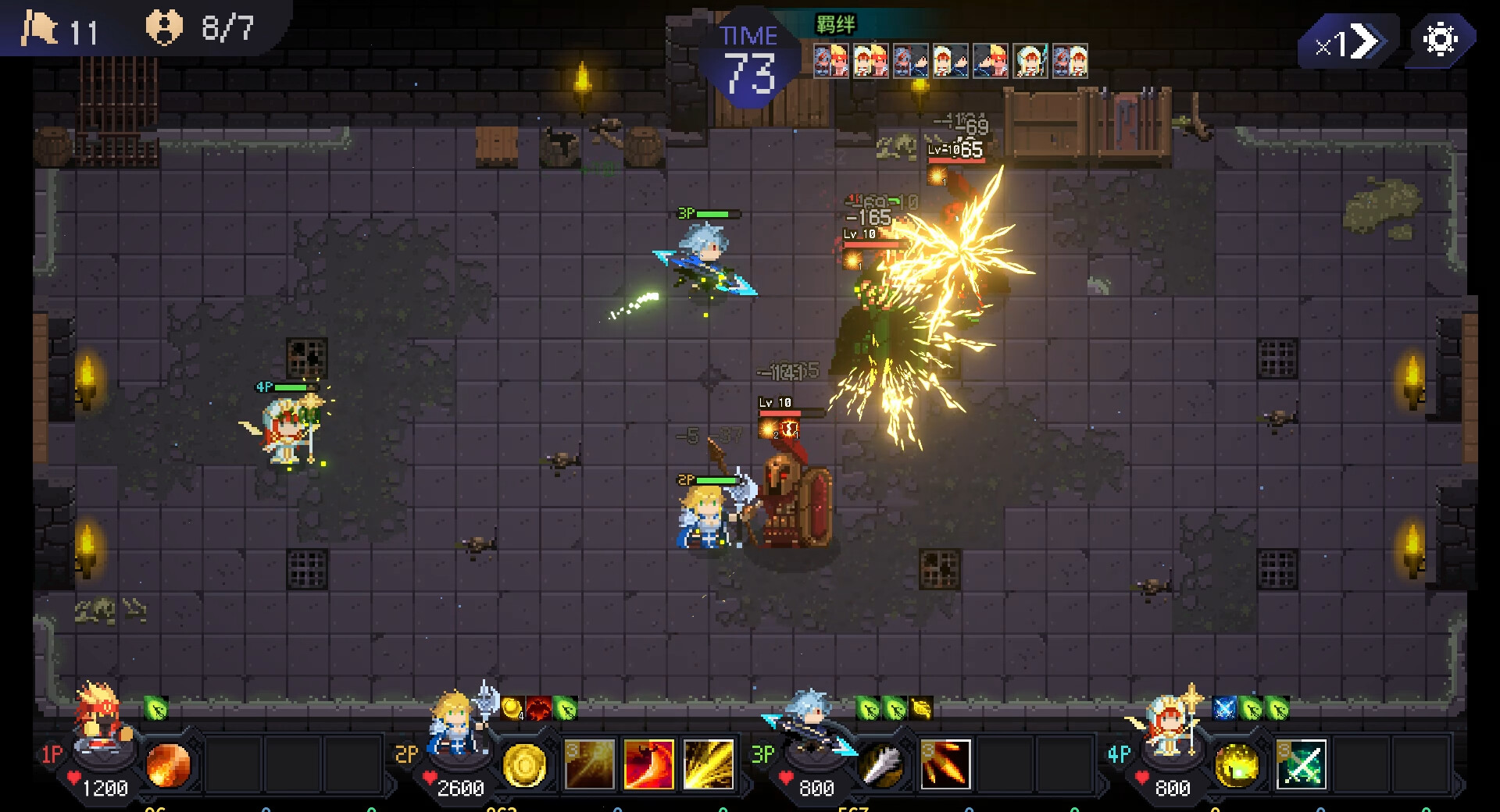Open the settings gear menu
Viewport: 1500px width, 812px height.
pyautogui.click(x=1440, y=39)
